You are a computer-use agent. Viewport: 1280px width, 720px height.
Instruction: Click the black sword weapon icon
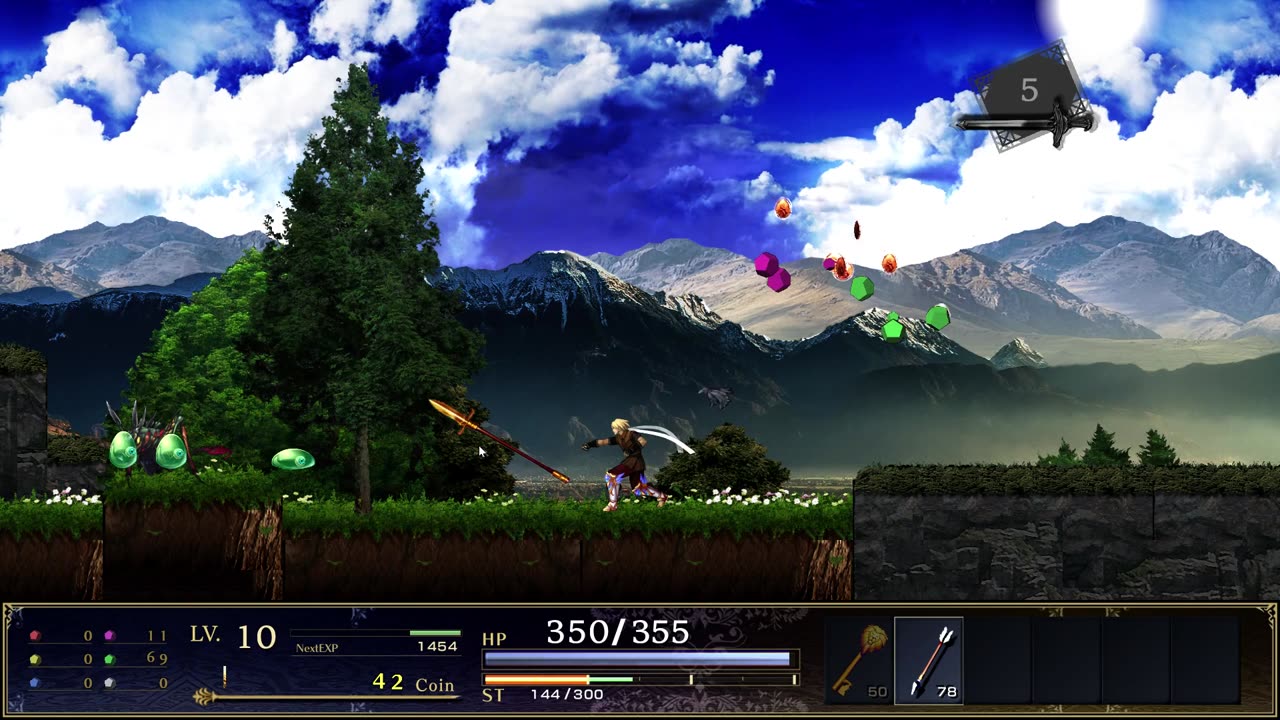(x=1025, y=122)
